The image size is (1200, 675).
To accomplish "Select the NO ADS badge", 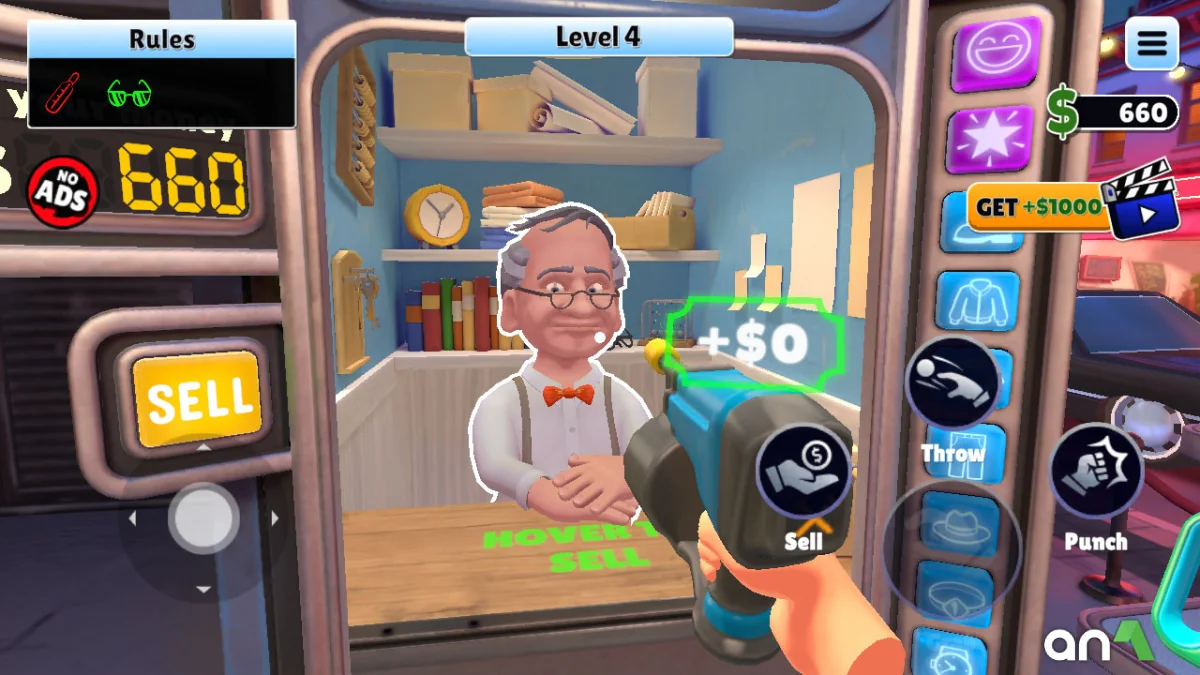I will [x=62, y=191].
